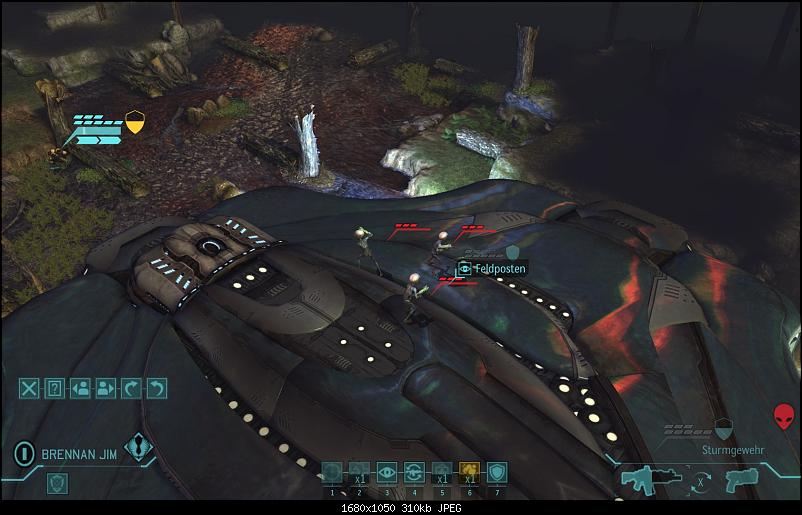Select the assault rifle weapon icon

[645, 480]
